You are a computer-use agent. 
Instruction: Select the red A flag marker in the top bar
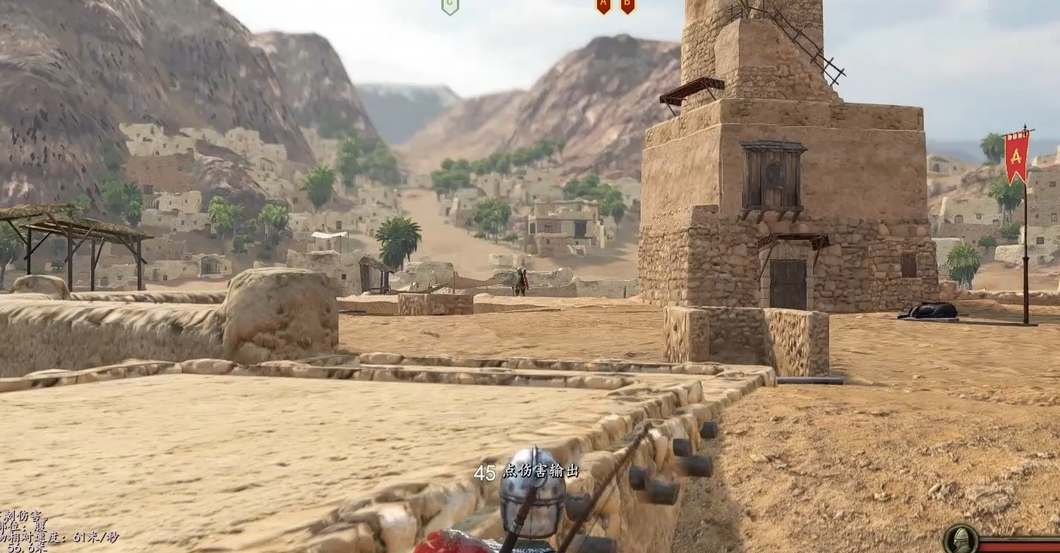[x=603, y=6]
